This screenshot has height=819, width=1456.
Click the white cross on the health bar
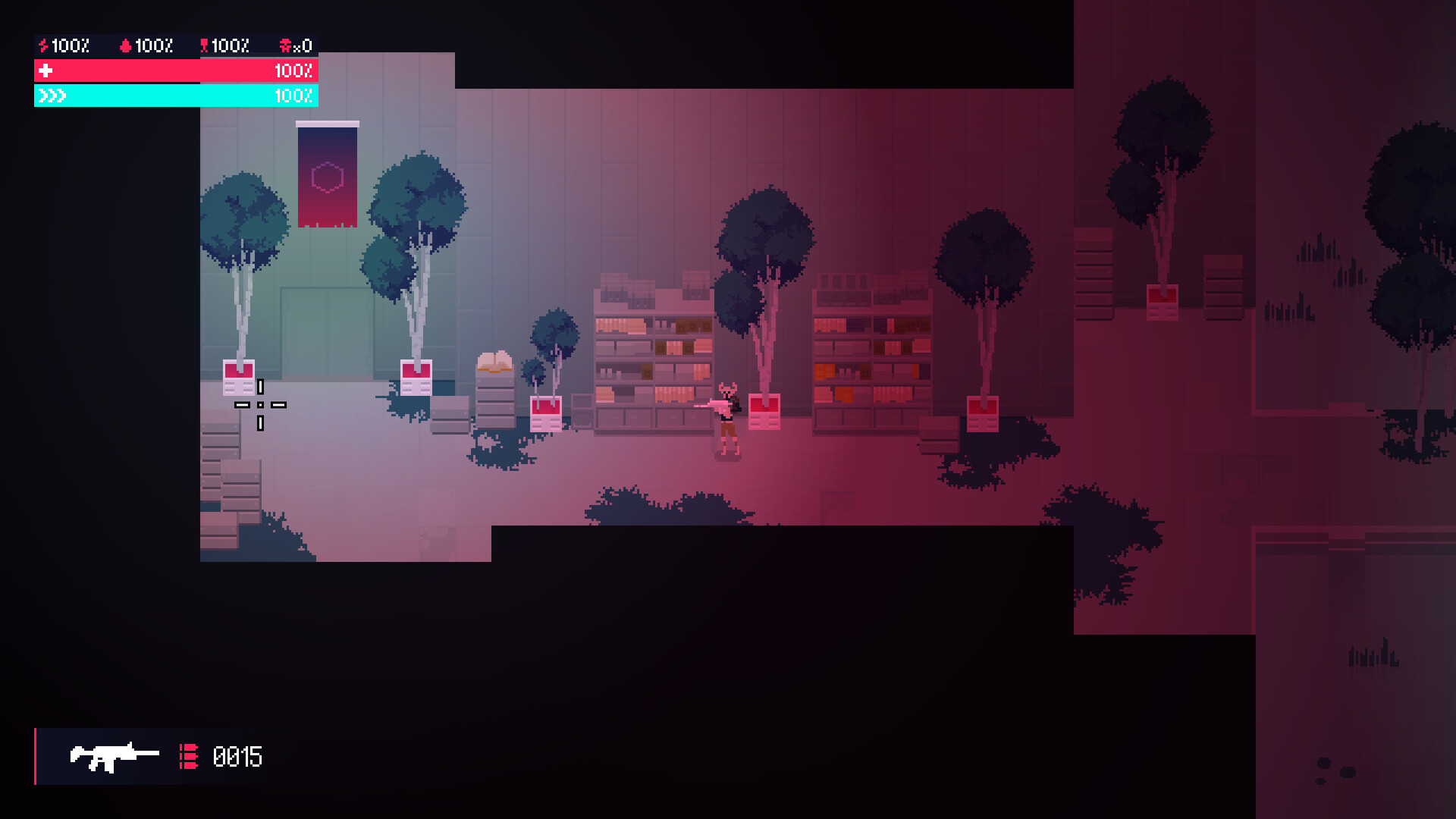[x=47, y=71]
